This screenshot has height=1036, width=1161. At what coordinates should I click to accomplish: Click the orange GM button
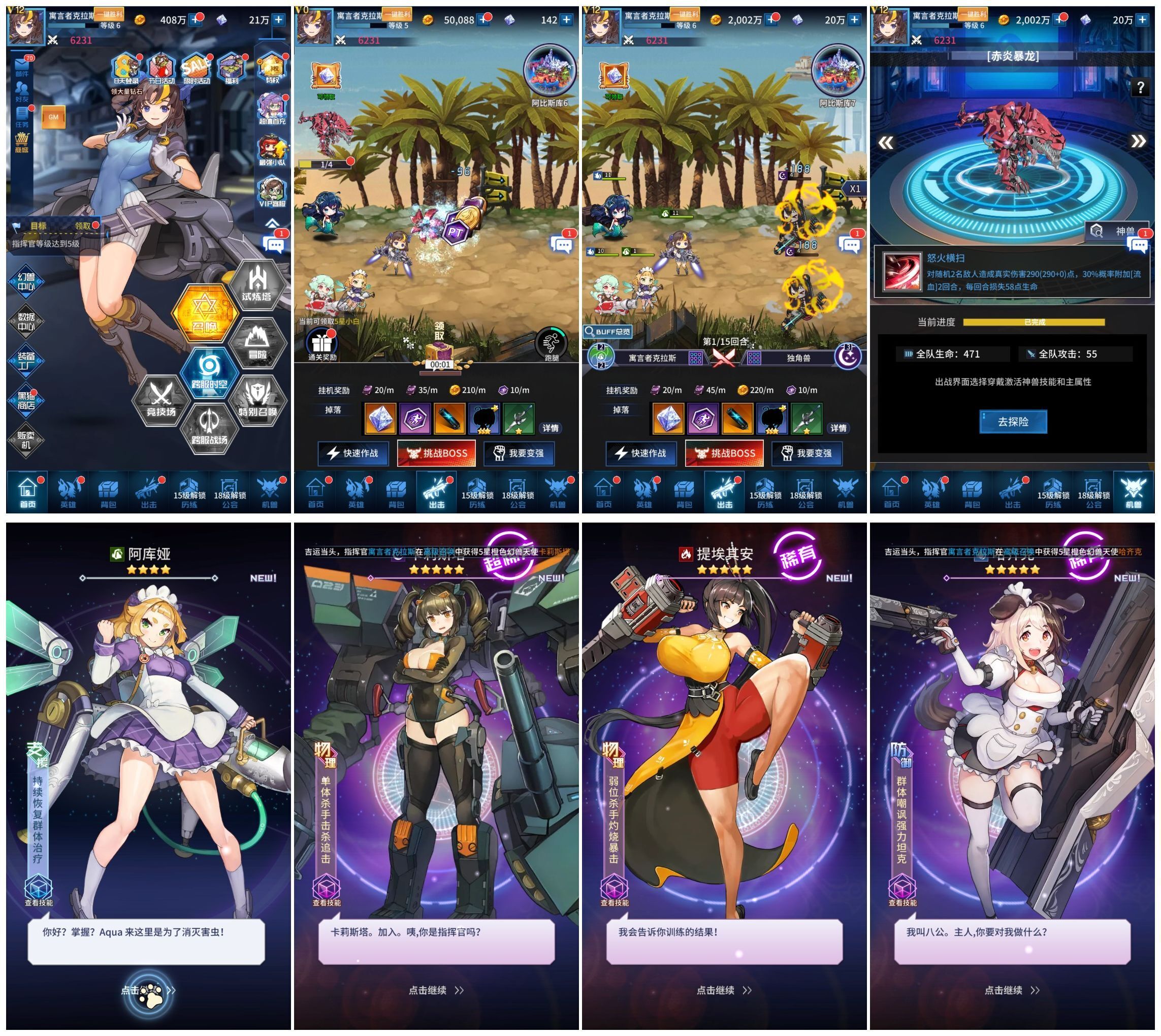point(53,117)
